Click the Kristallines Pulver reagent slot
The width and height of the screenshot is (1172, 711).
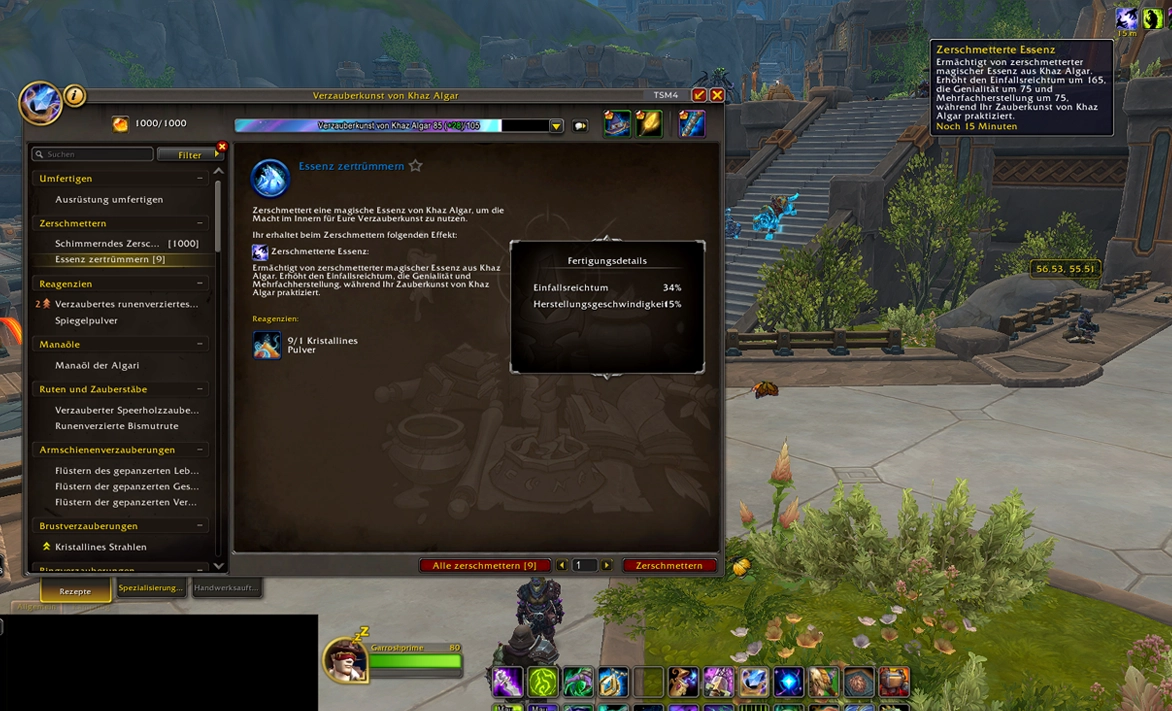click(x=267, y=345)
